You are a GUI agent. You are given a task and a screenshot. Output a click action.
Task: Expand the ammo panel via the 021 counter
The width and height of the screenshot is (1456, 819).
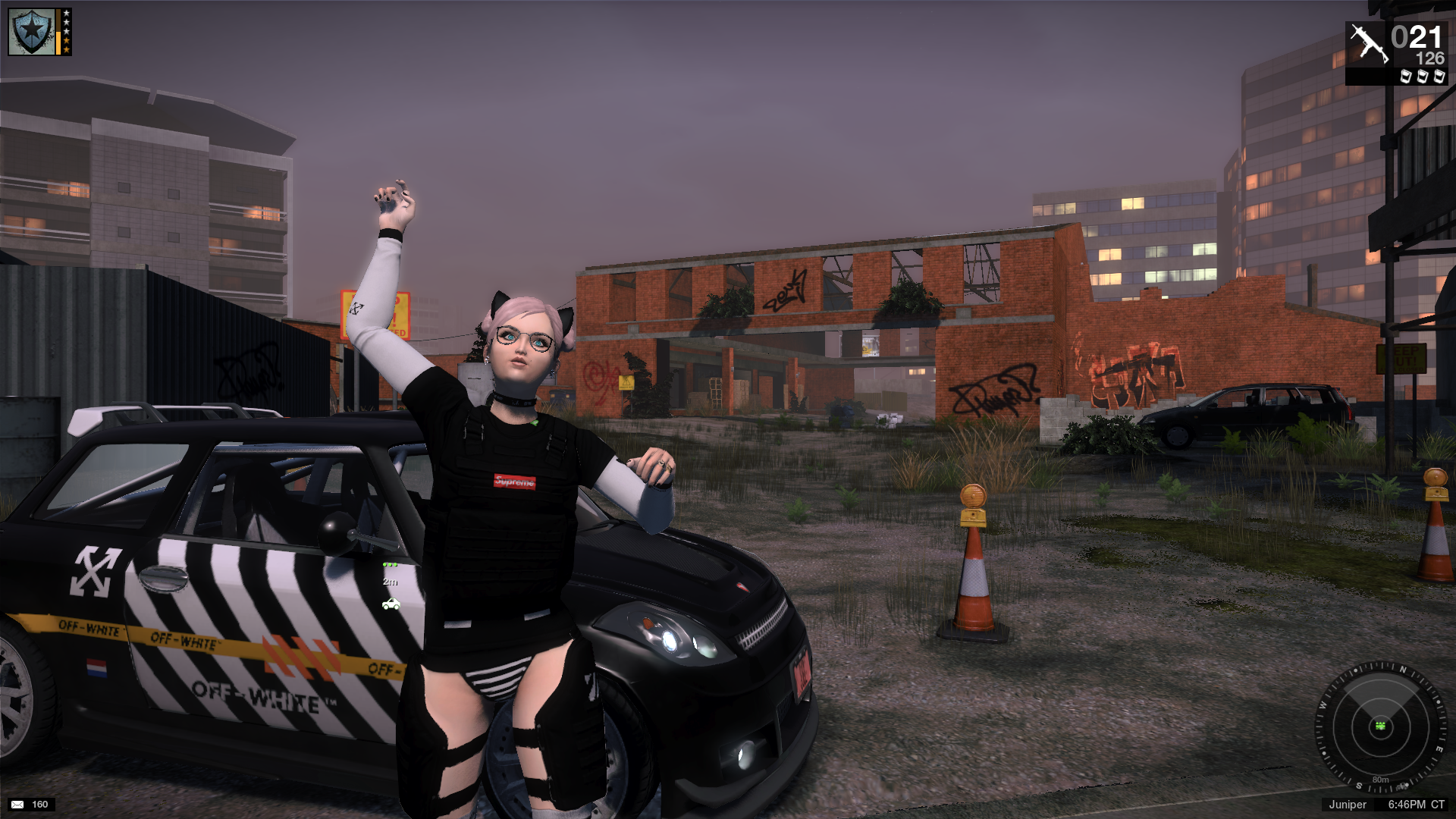1416,36
